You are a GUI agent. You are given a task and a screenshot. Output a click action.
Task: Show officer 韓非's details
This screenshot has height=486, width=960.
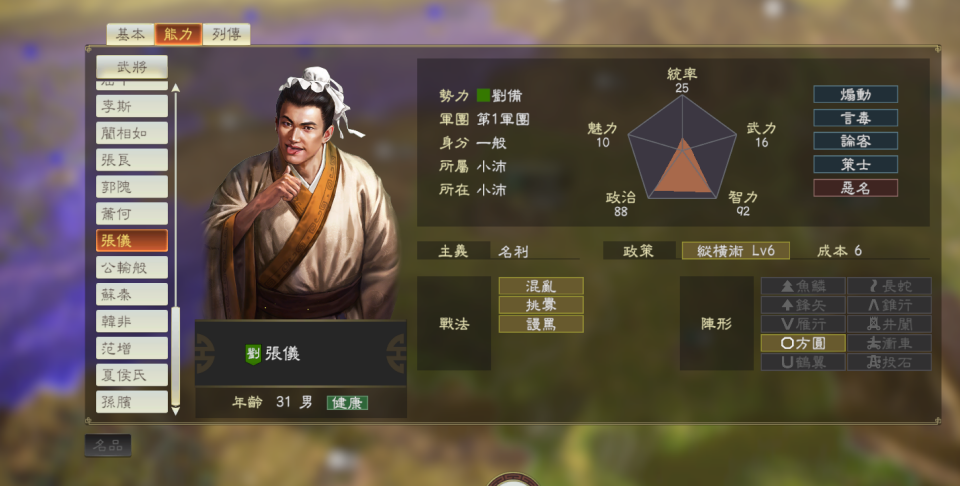[x=132, y=322]
